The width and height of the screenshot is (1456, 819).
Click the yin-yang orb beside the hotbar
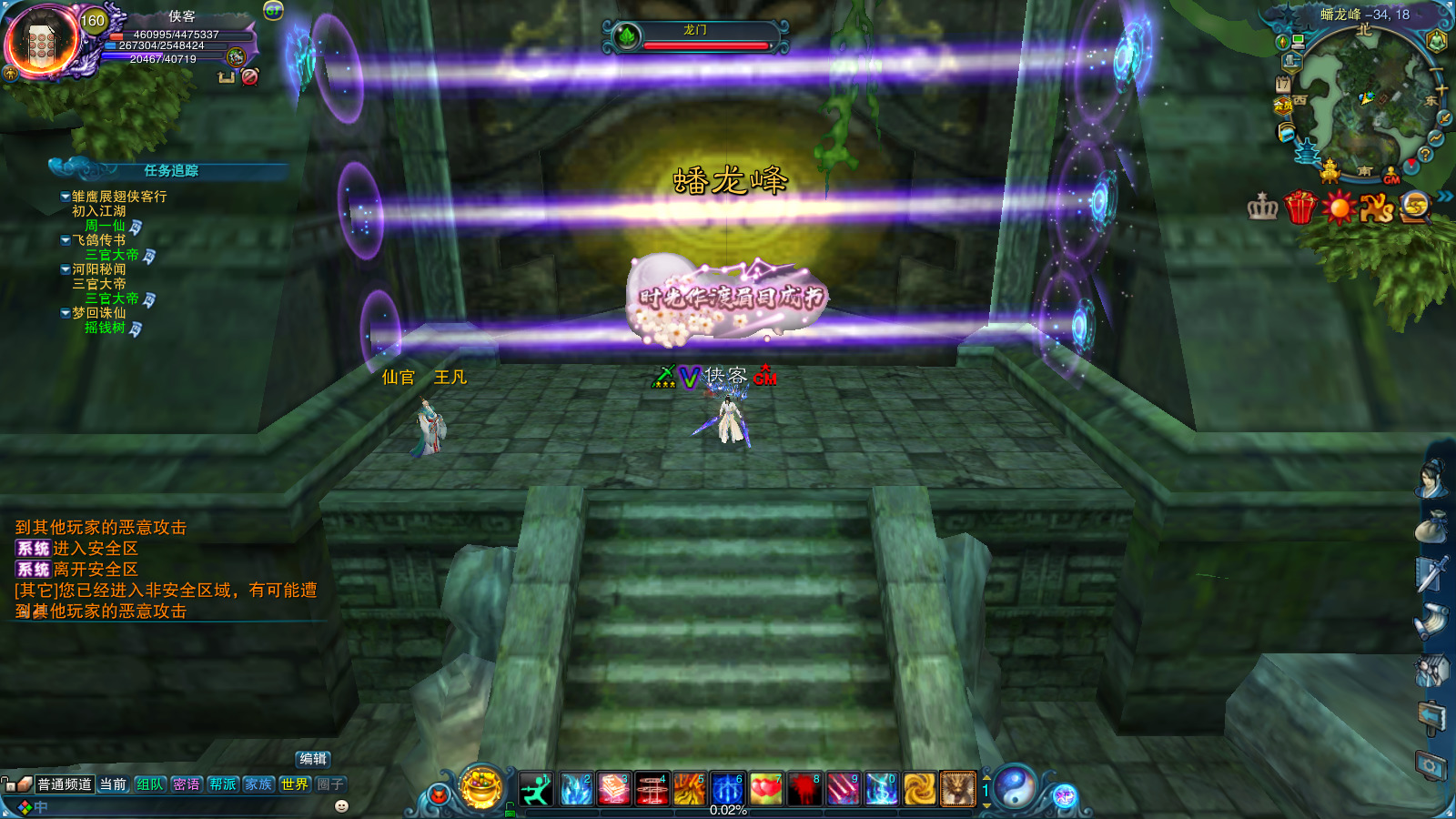pyautogui.click(x=1016, y=787)
